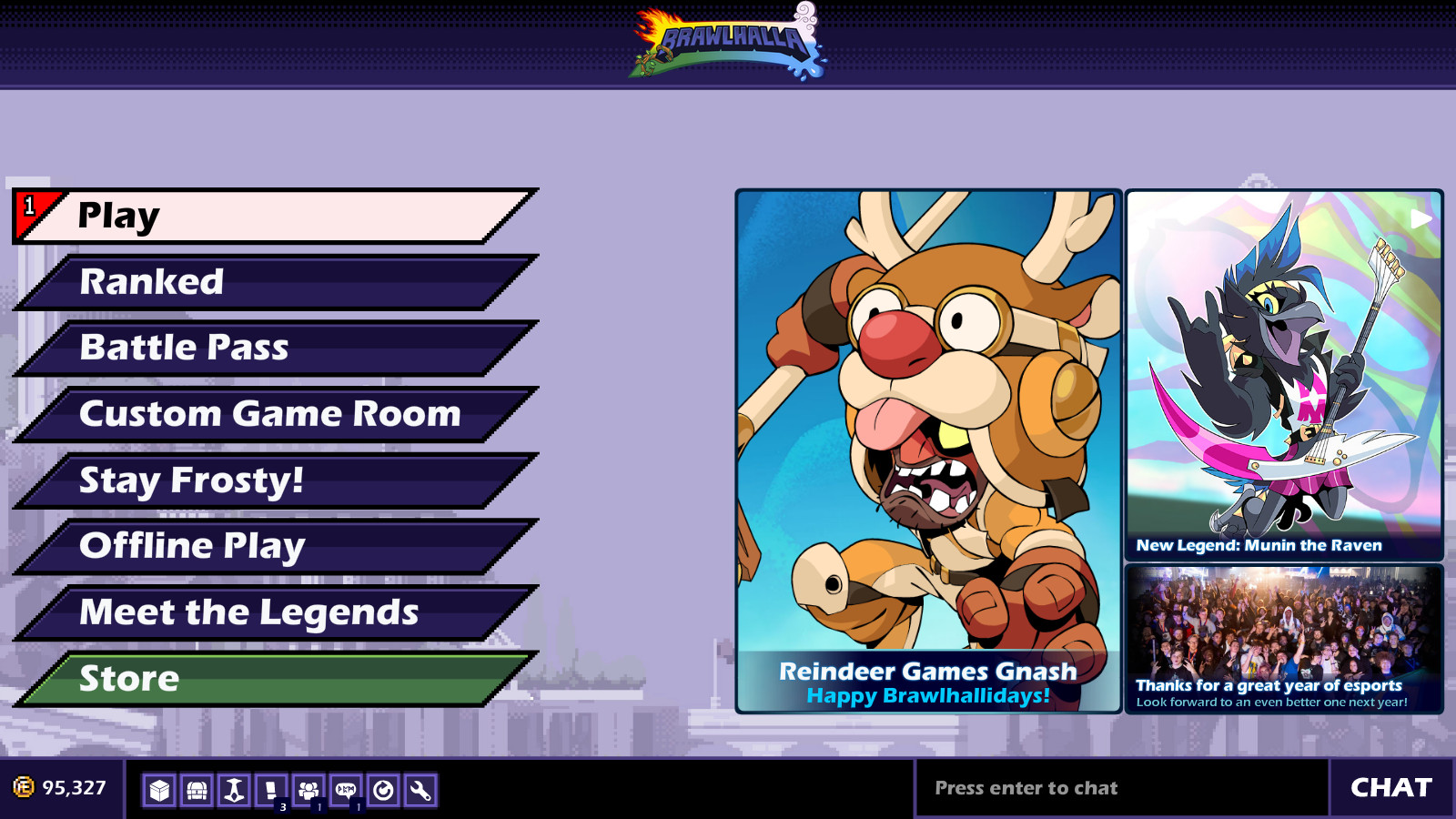Image resolution: width=1456 pixels, height=819 pixels.
Task: View missions via the exclamation icon
Action: tap(272, 791)
